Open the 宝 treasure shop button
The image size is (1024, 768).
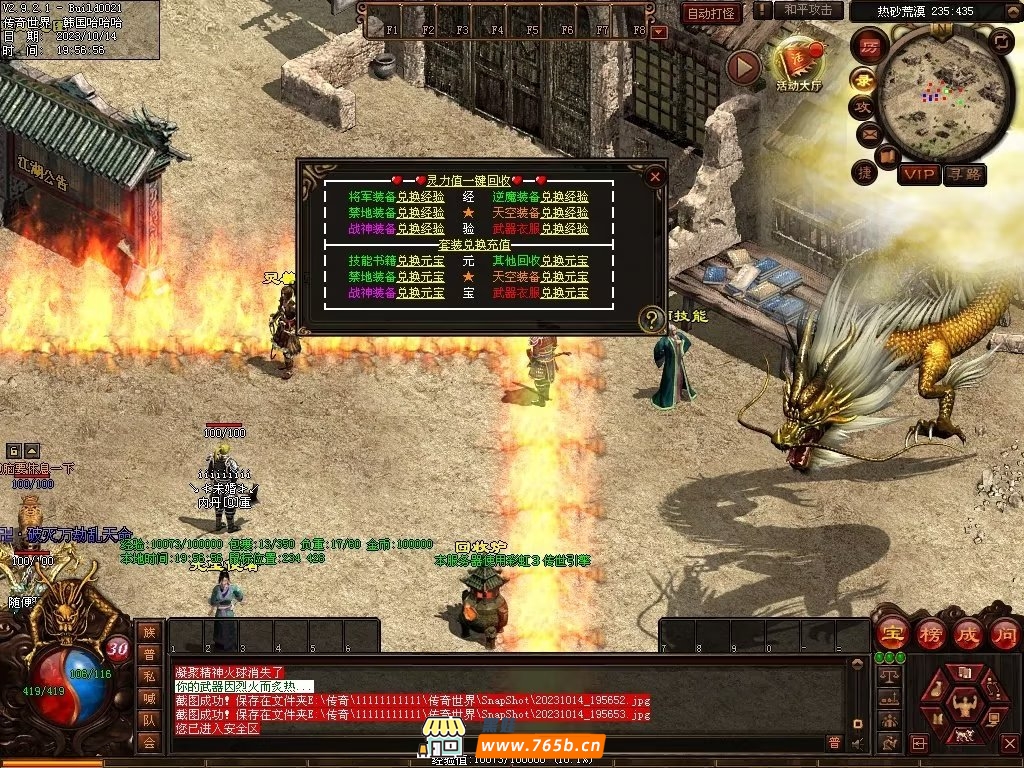[891, 633]
